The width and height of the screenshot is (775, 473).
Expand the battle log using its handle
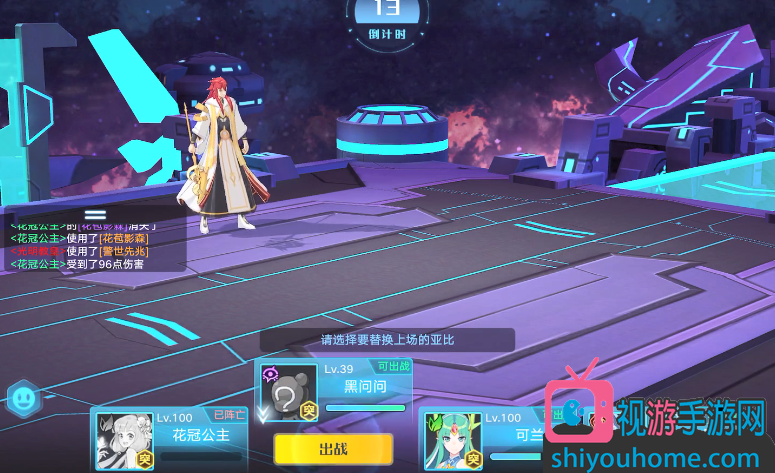95,214
